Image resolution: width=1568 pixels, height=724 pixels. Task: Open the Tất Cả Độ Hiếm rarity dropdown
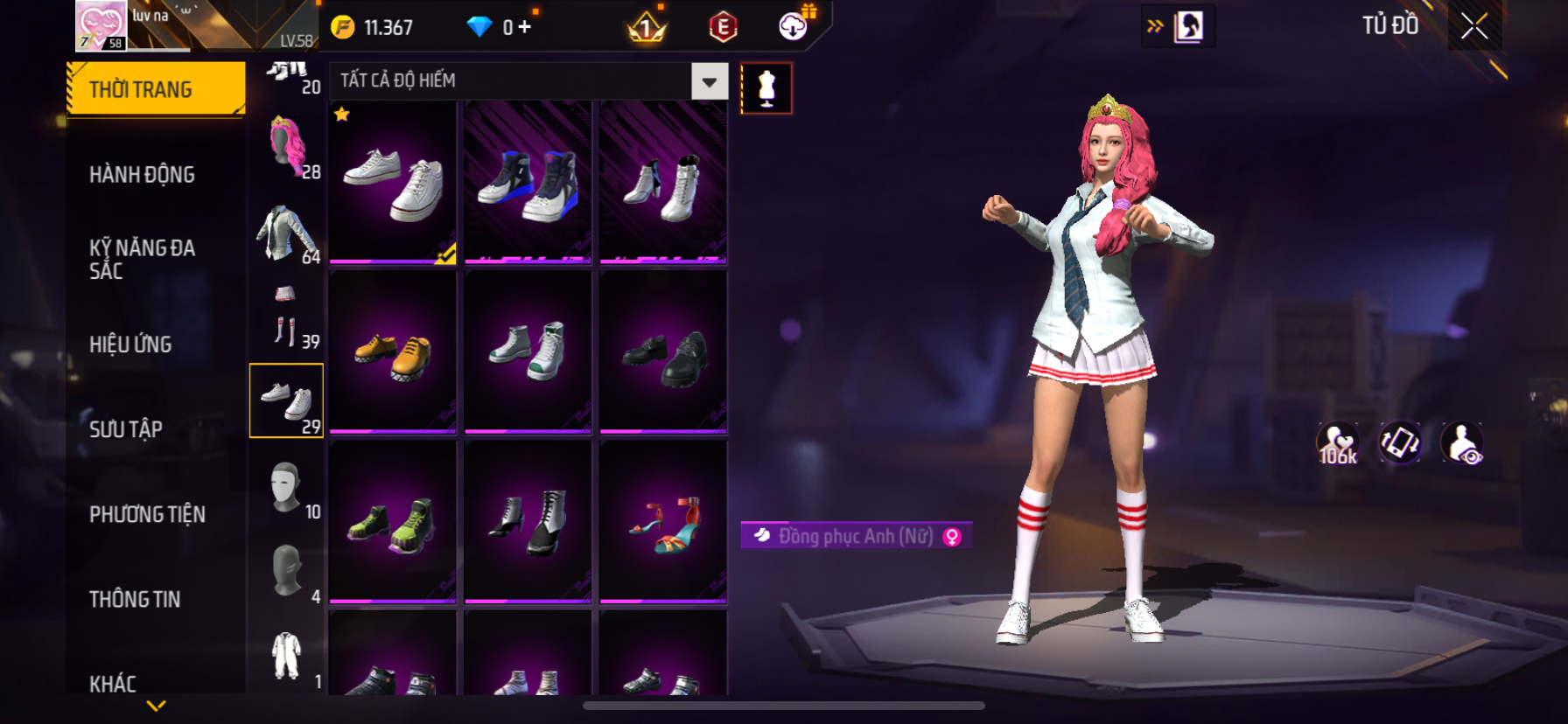point(709,81)
